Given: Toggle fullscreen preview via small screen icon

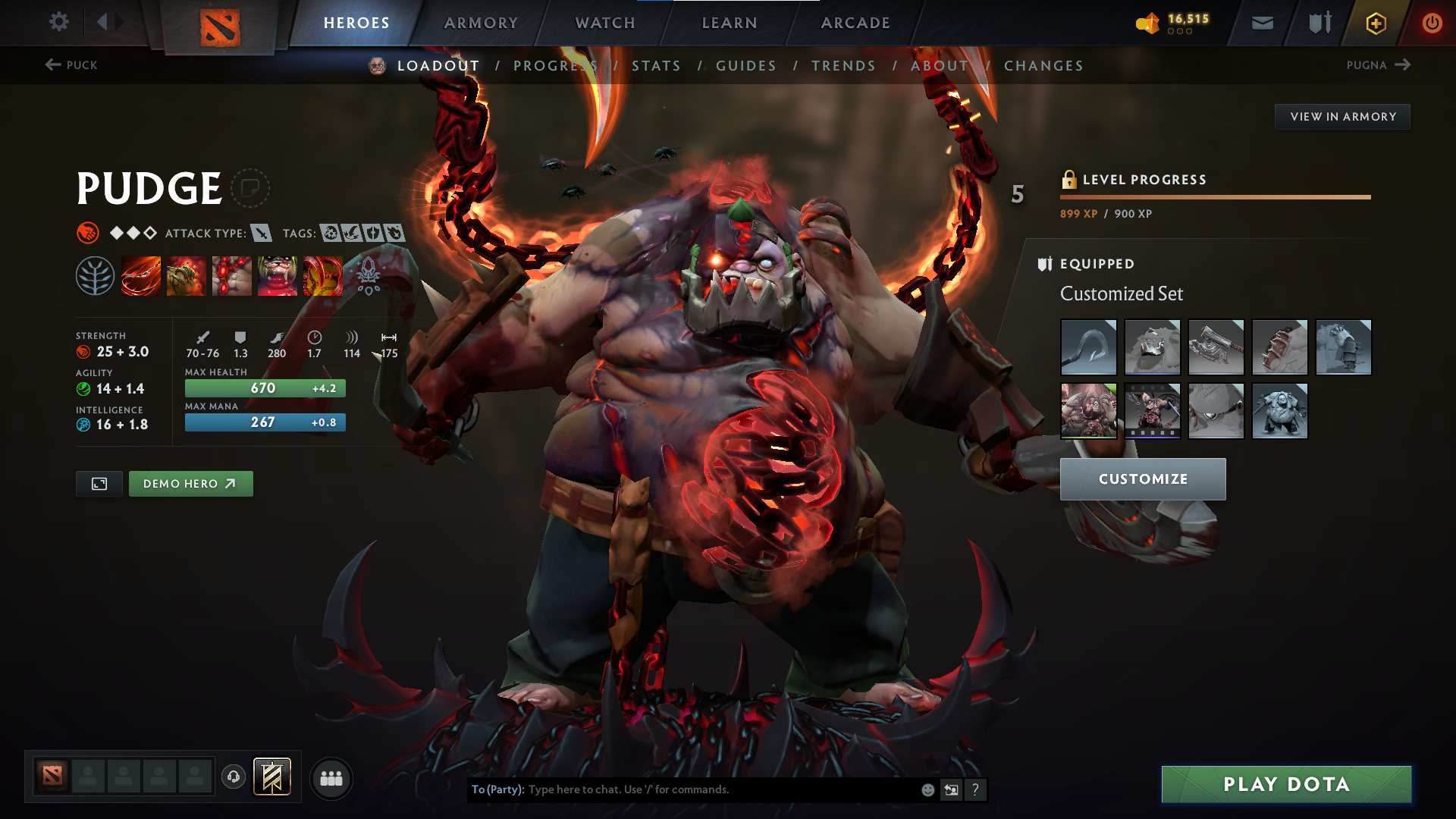Looking at the screenshot, I should 99,483.
